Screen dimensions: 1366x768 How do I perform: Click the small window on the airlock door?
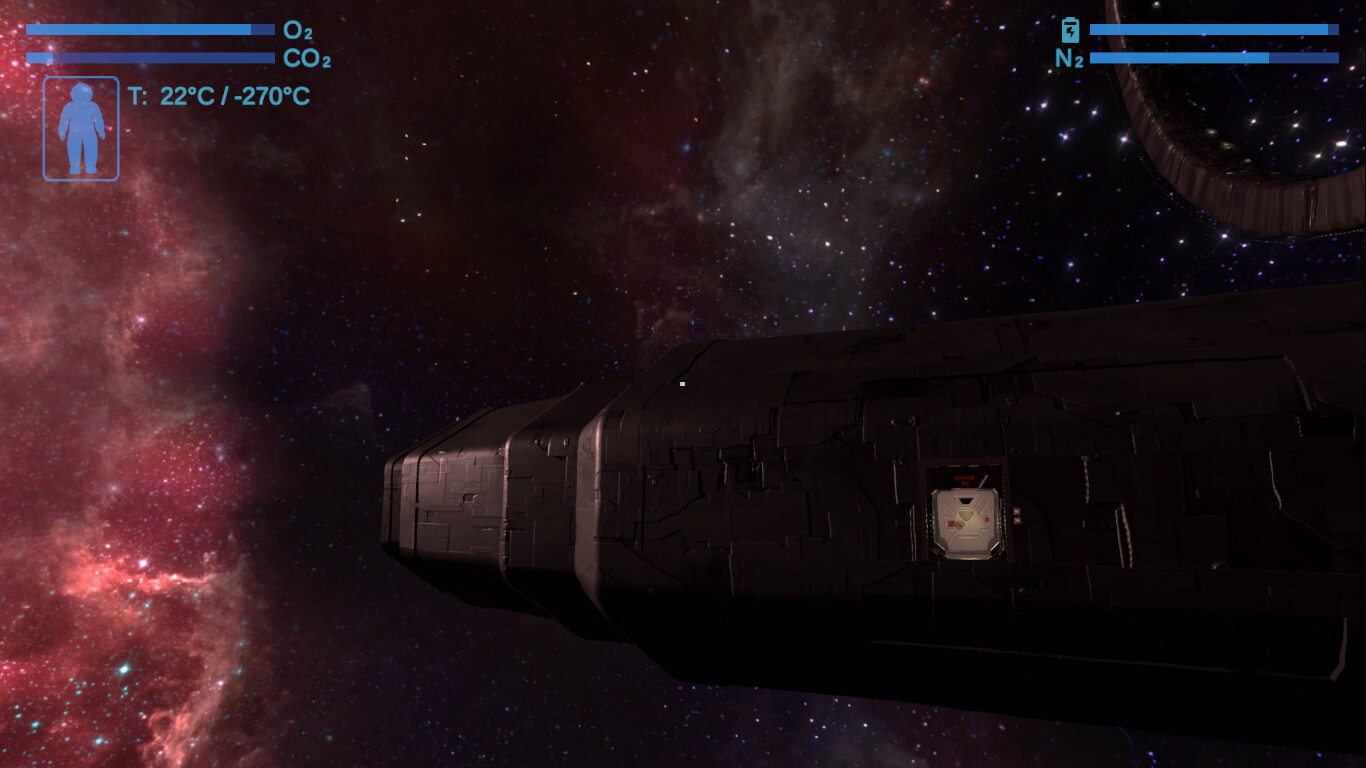[965, 500]
